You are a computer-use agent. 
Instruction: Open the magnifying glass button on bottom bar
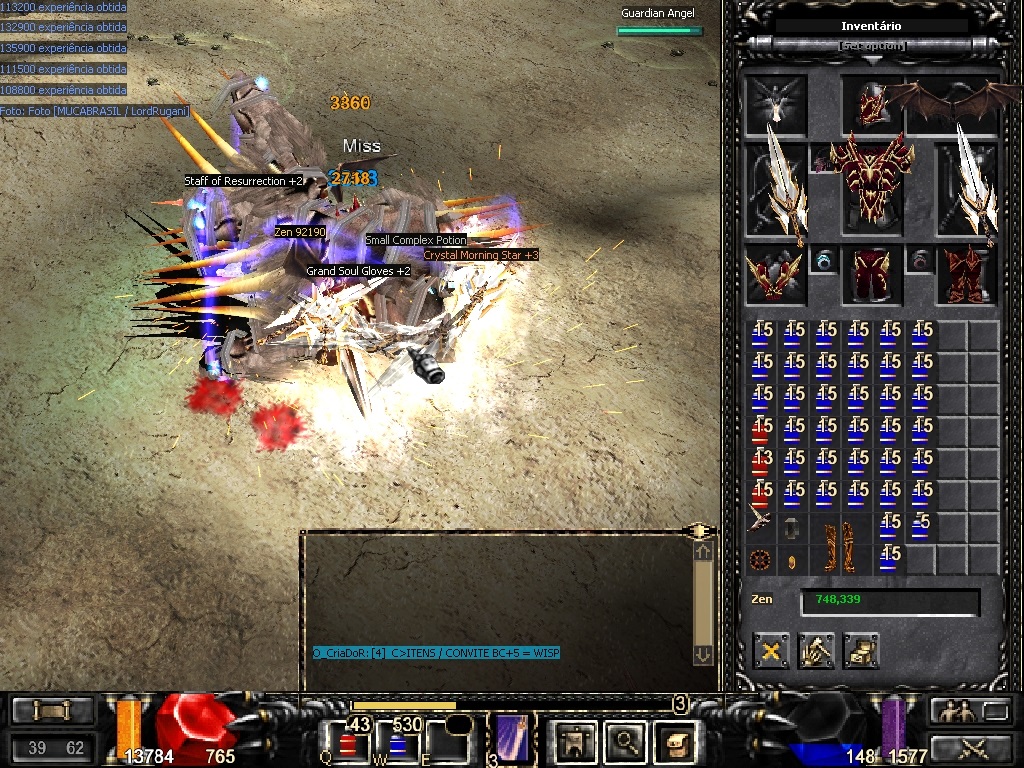pyautogui.click(x=627, y=742)
